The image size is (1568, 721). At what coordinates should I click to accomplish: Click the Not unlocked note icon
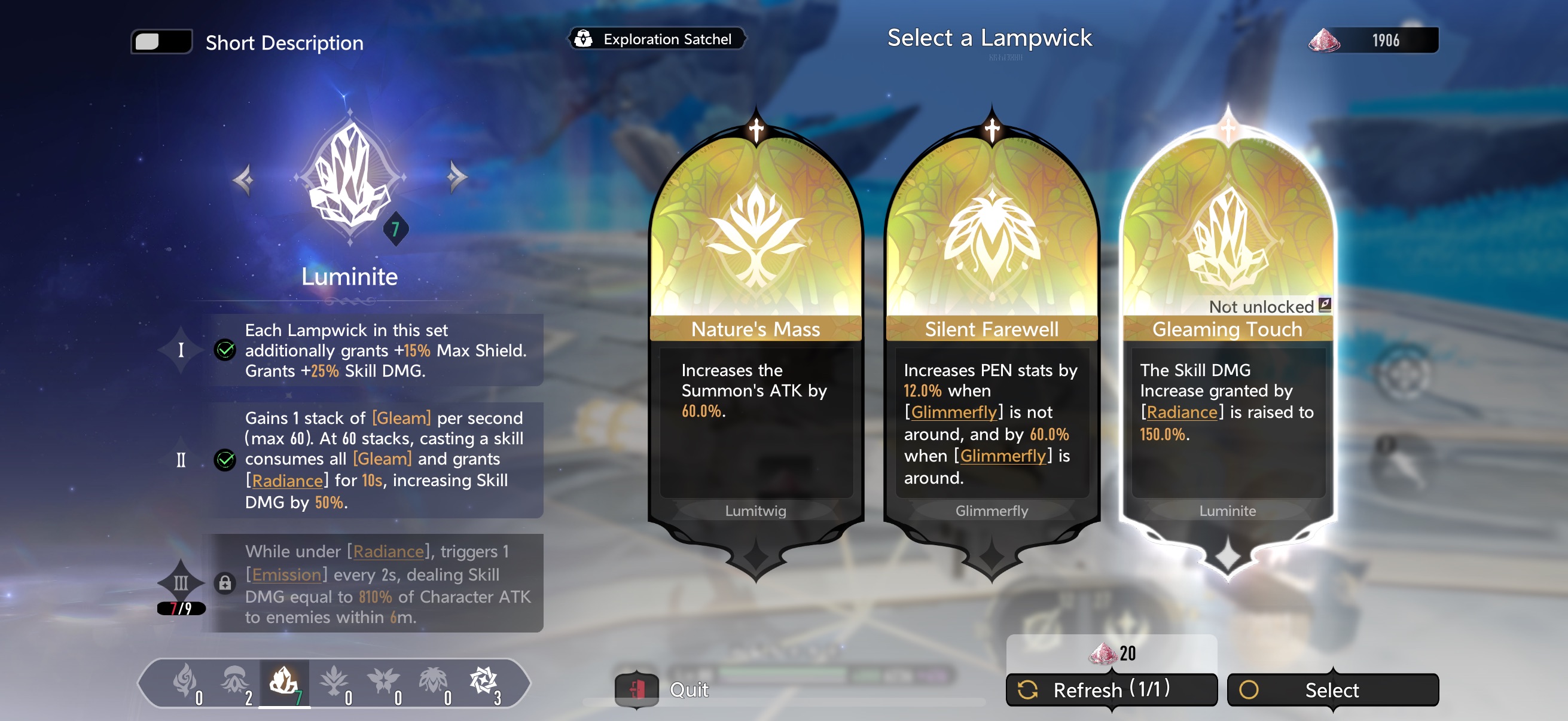[1324, 305]
